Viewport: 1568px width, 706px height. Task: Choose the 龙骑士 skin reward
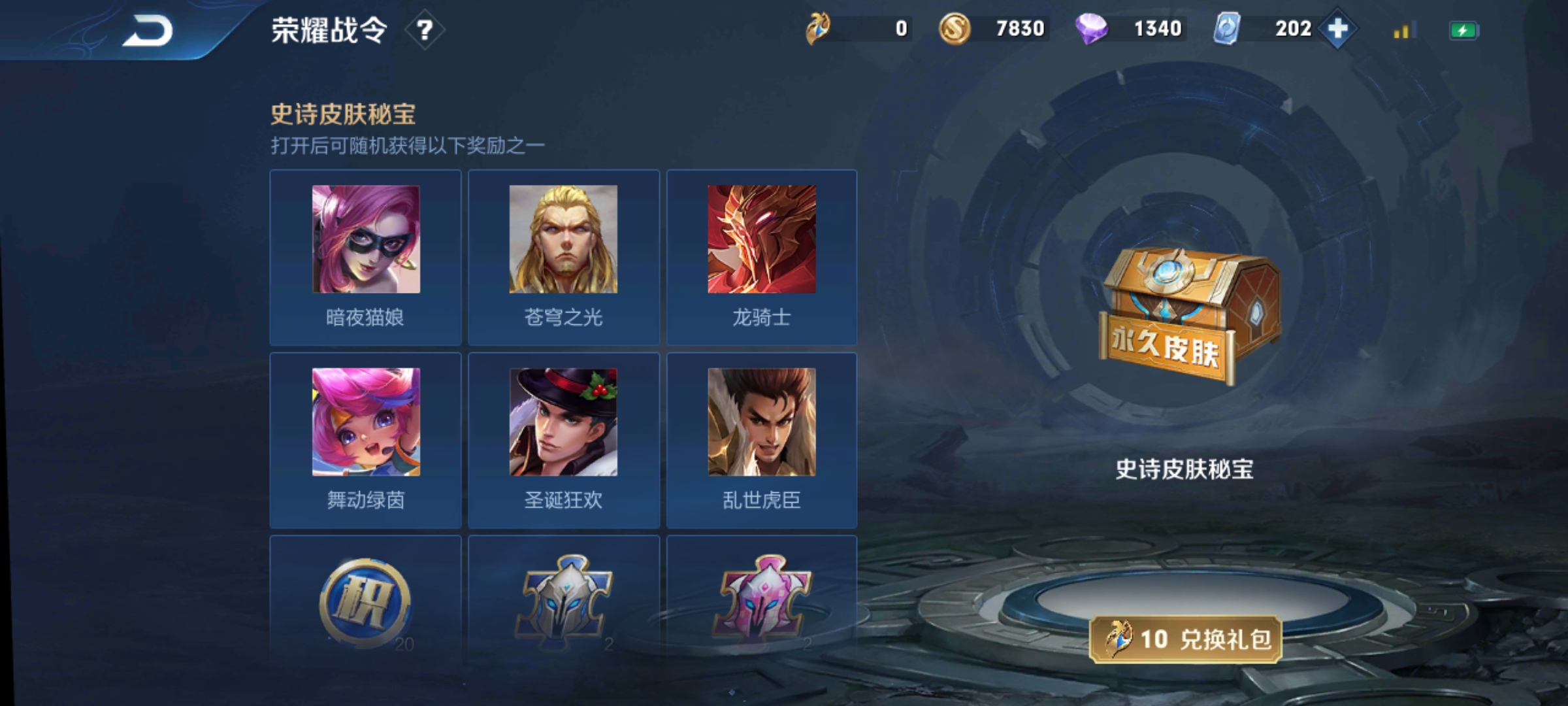coord(761,257)
